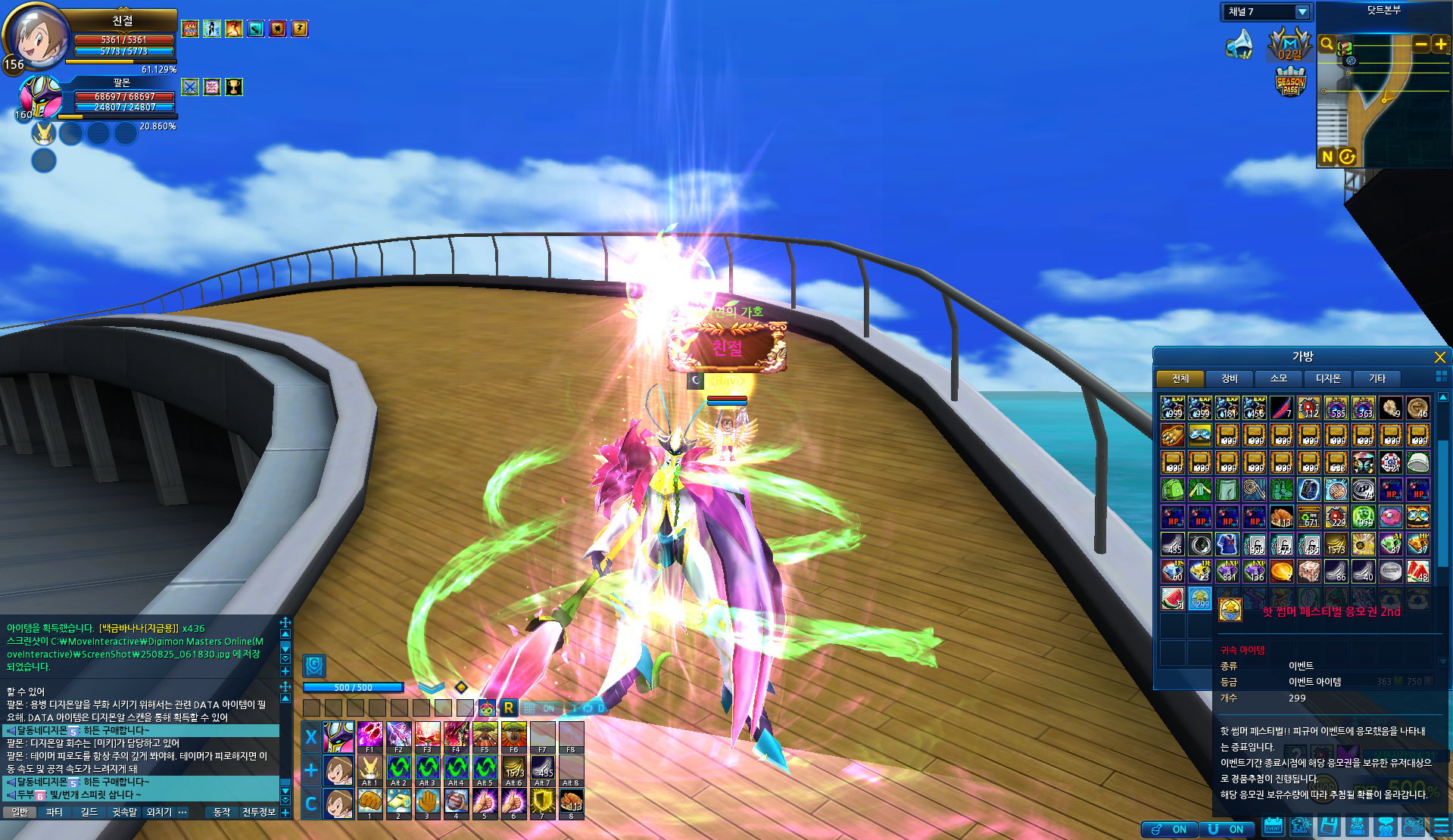Image resolution: width=1453 pixels, height=840 pixels.
Task: Show the 기타 items tab
Action: click(x=1377, y=378)
